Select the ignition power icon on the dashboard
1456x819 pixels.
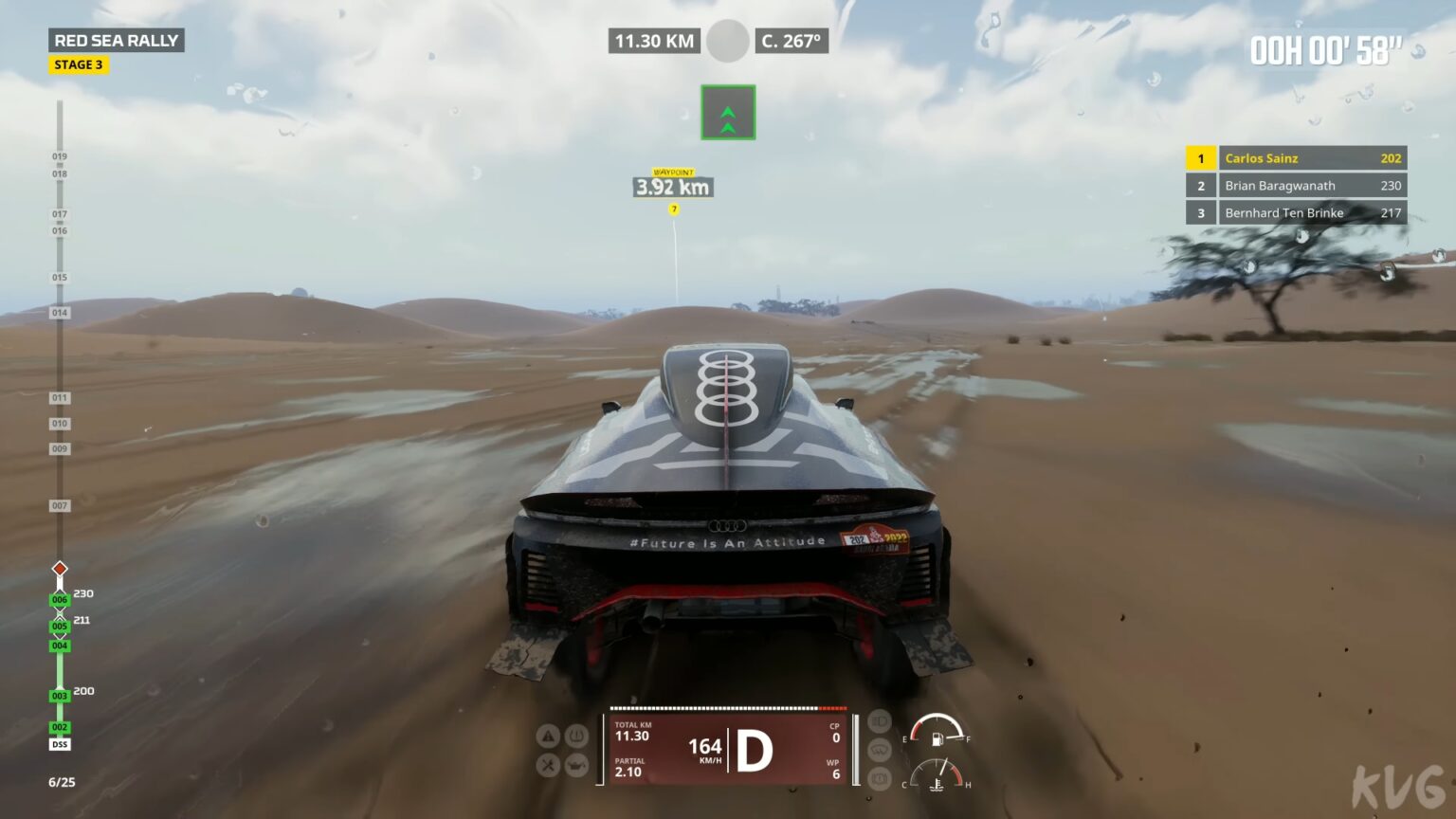click(x=577, y=736)
